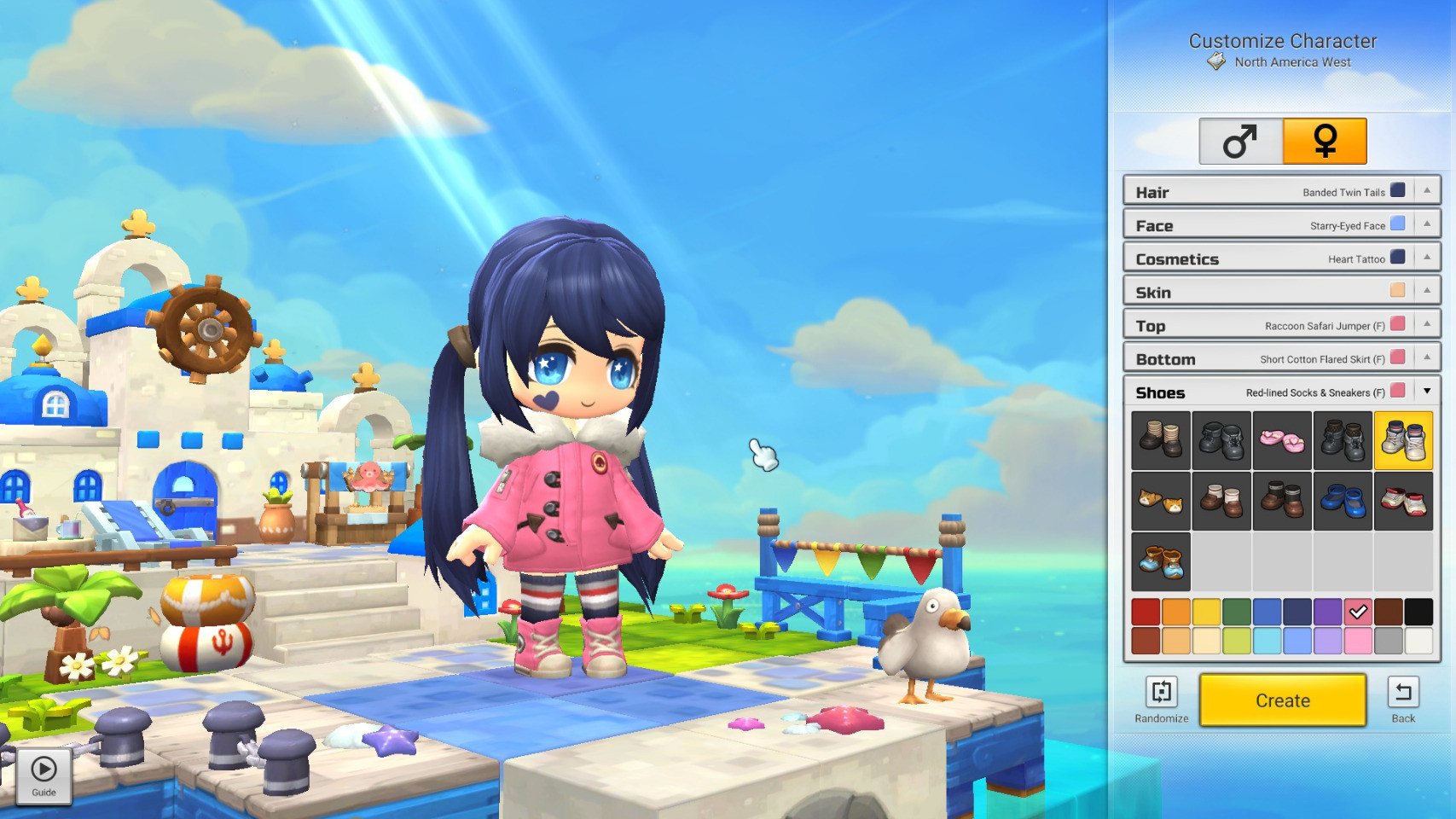The height and width of the screenshot is (819, 1456).
Task: Expand the Face section
Action: pos(1426,224)
